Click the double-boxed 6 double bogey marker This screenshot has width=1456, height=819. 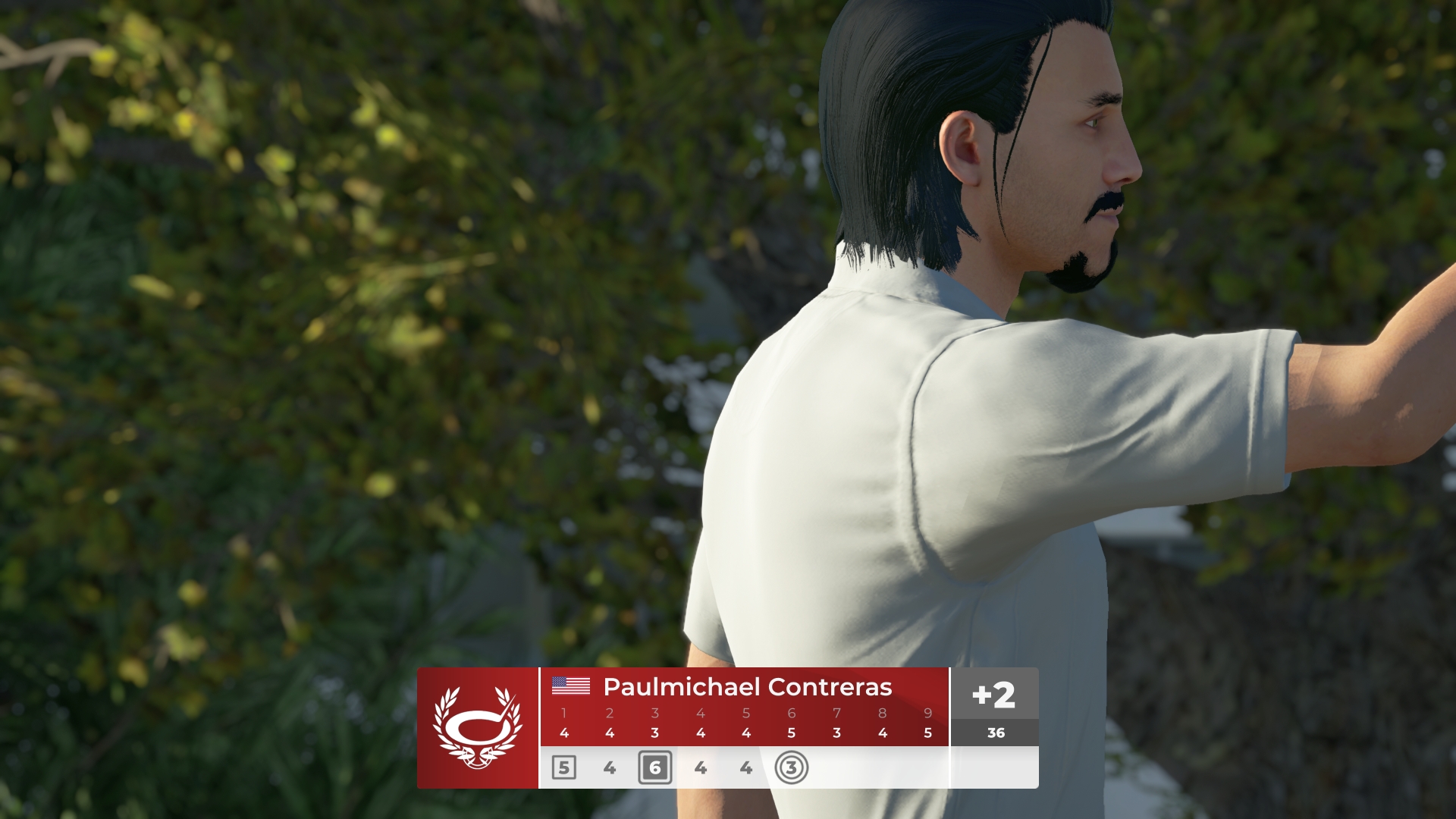655,767
